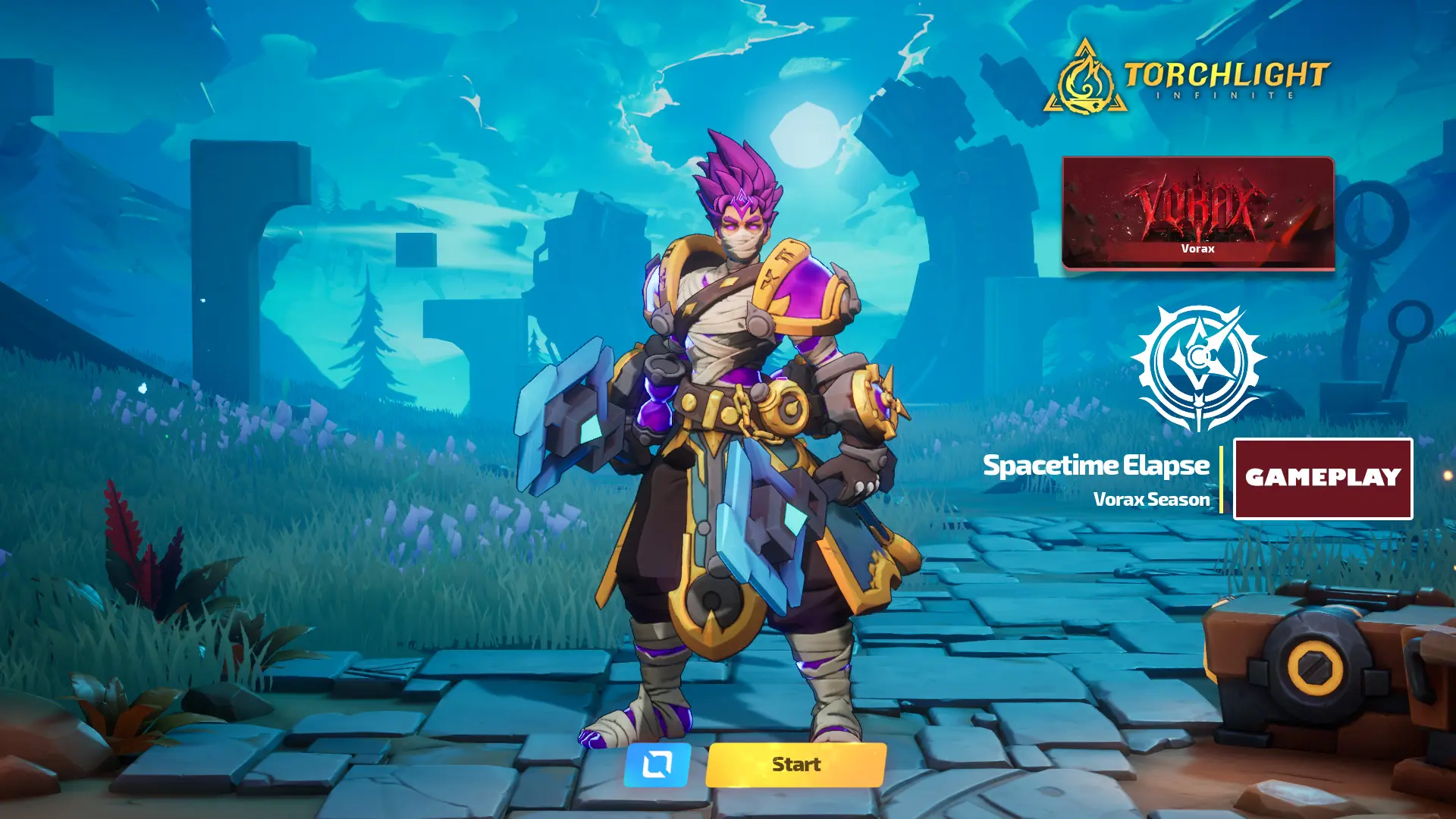This screenshot has height=819, width=1456.
Task: Select the Spacetime Elapse compass emblem
Action: [1198, 368]
